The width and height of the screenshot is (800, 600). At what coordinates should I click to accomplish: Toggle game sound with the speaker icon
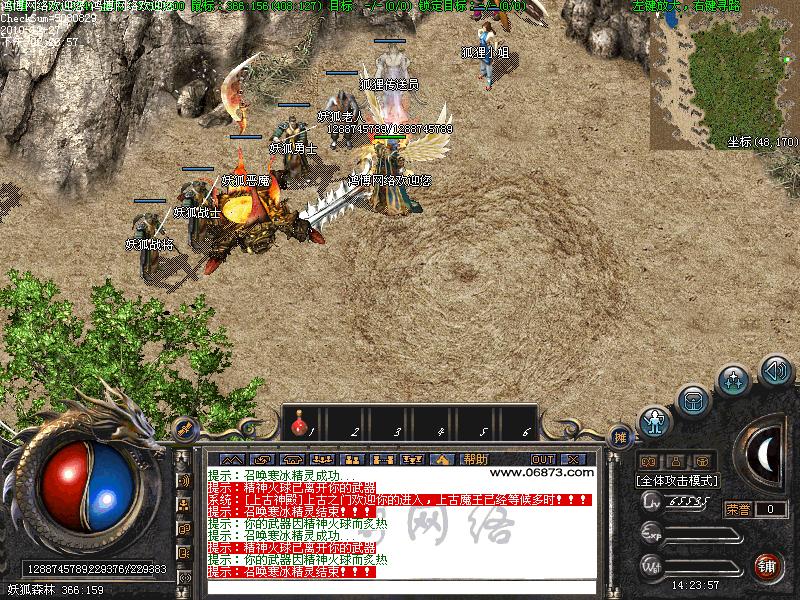tap(776, 370)
